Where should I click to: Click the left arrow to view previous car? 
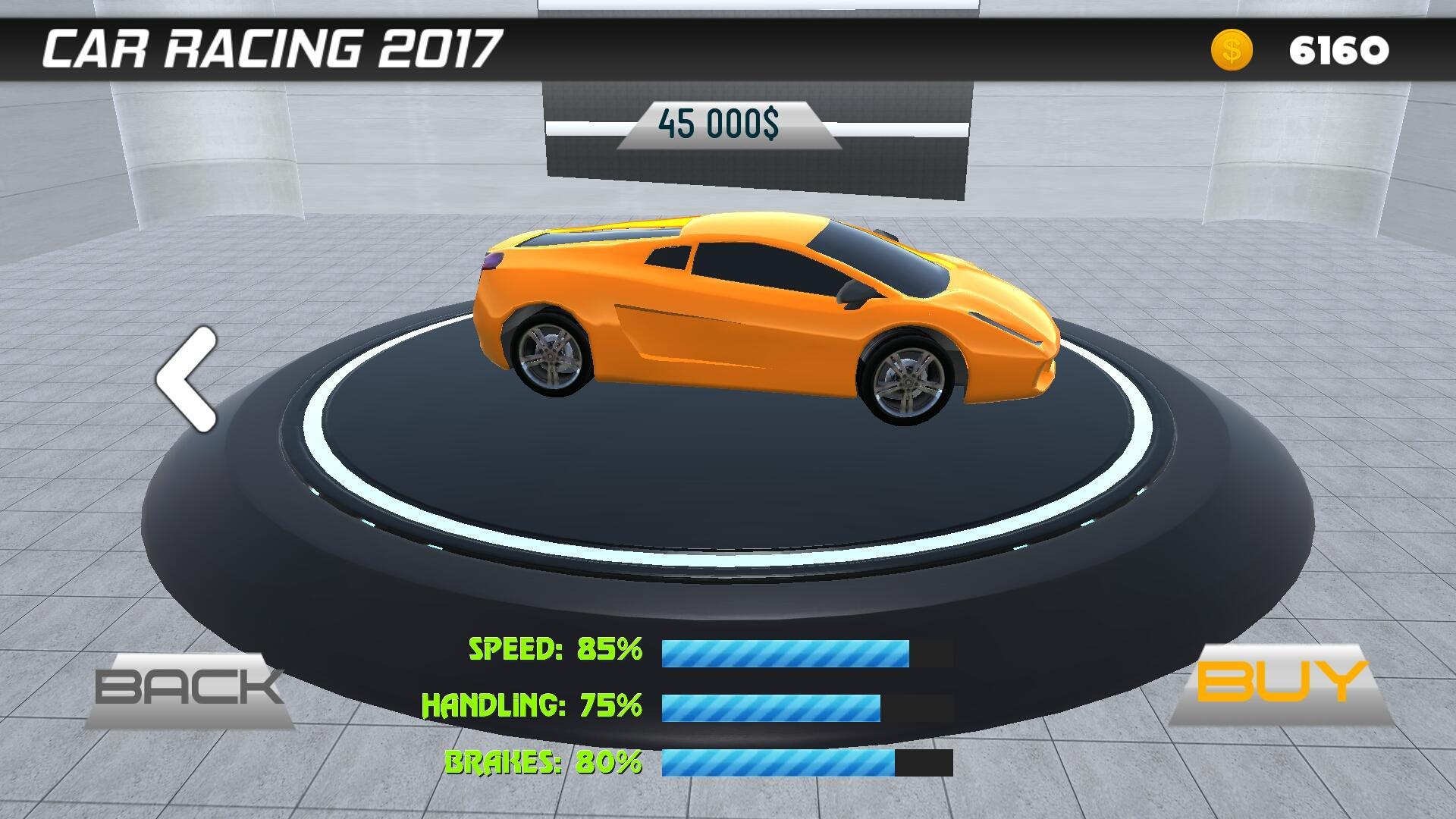click(188, 379)
